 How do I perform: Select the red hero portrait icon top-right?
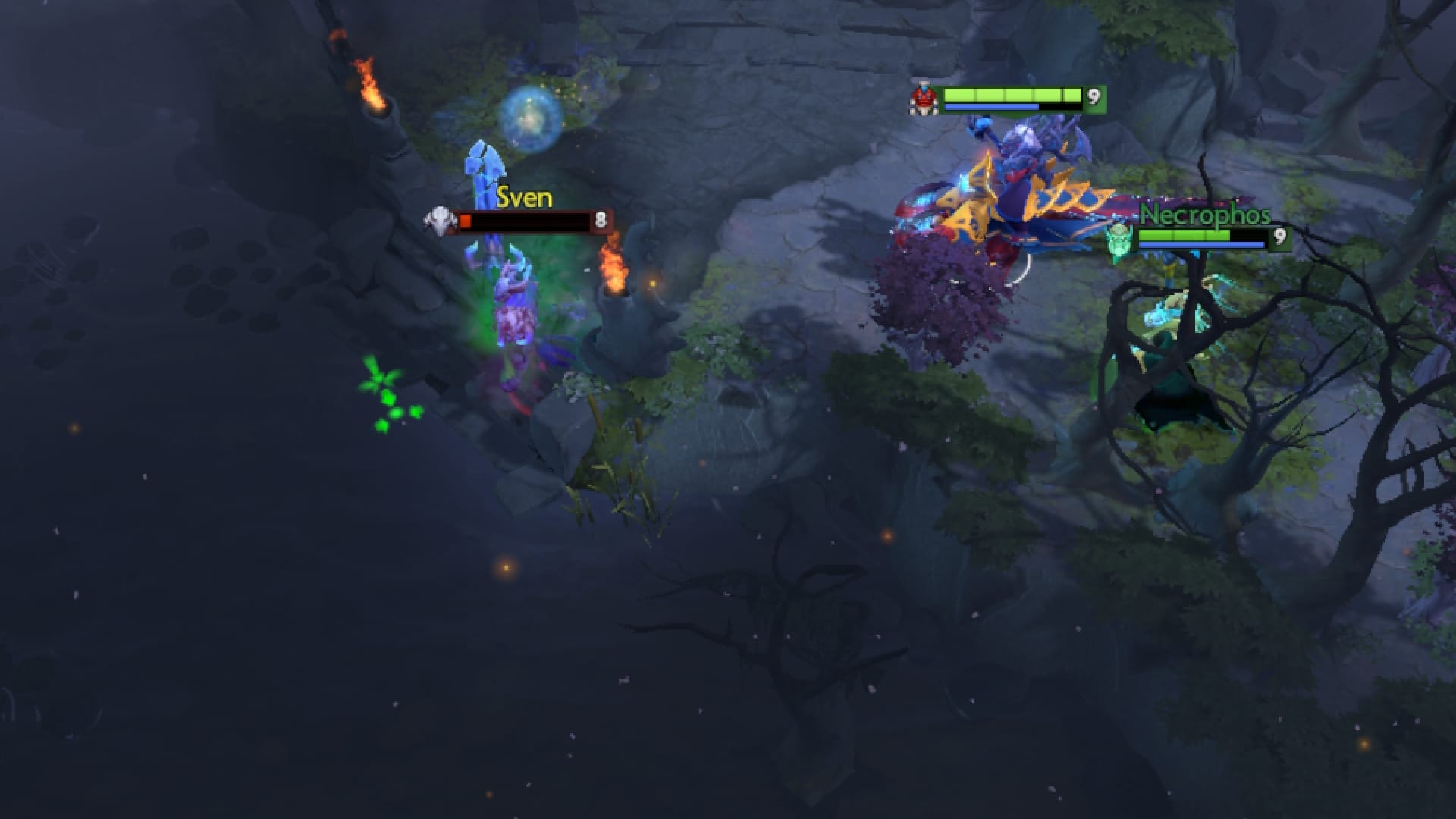coord(925,99)
